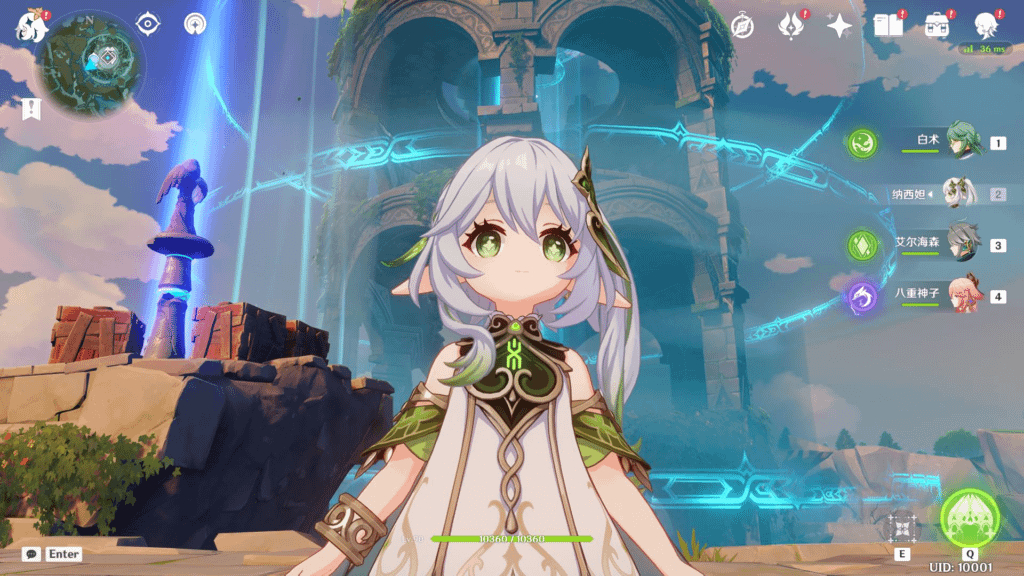The image size is (1024, 576).
Task: Trigger 白术's green burst icon
Action: coord(862,143)
